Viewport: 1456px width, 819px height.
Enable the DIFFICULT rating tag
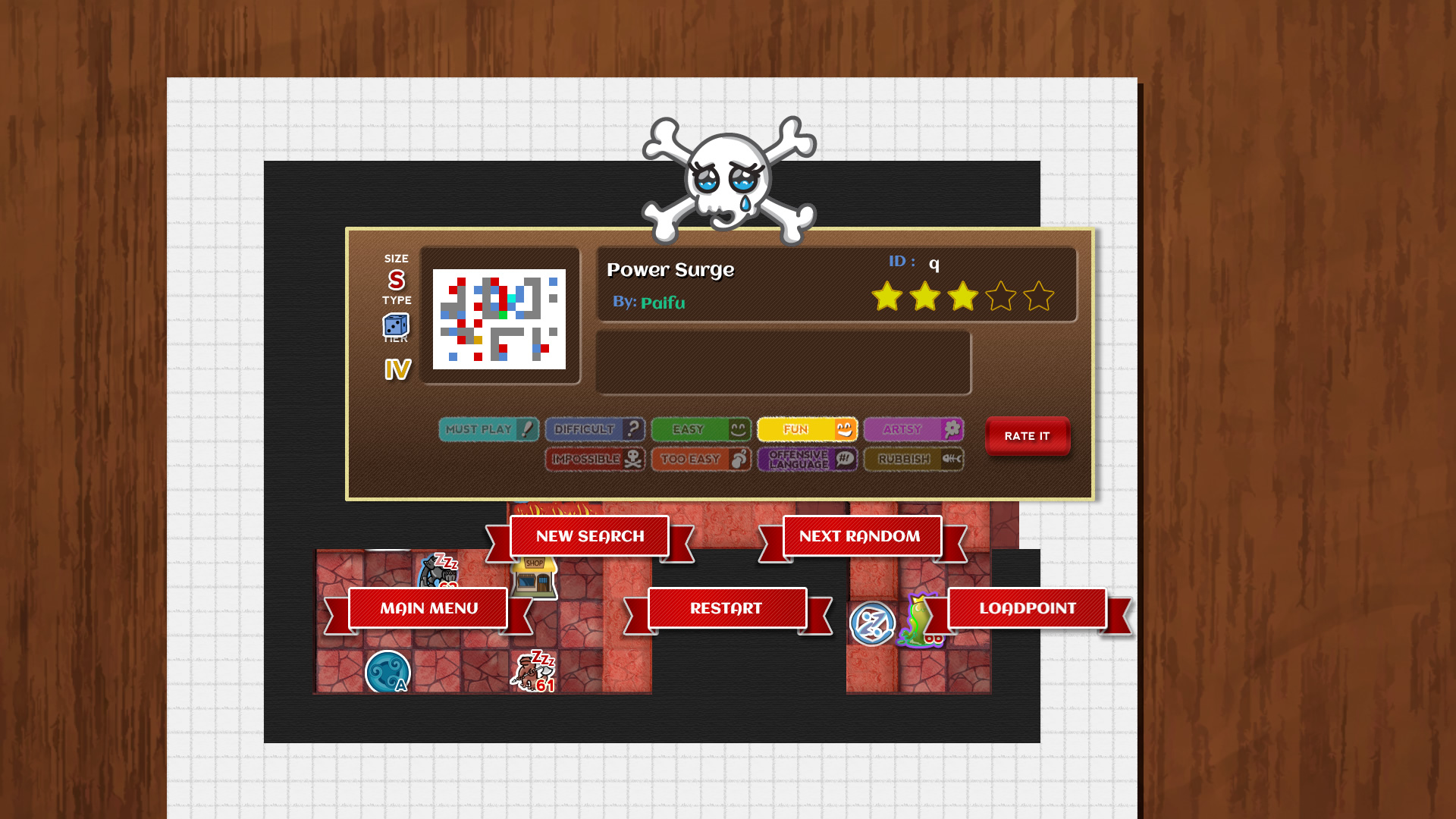click(595, 429)
